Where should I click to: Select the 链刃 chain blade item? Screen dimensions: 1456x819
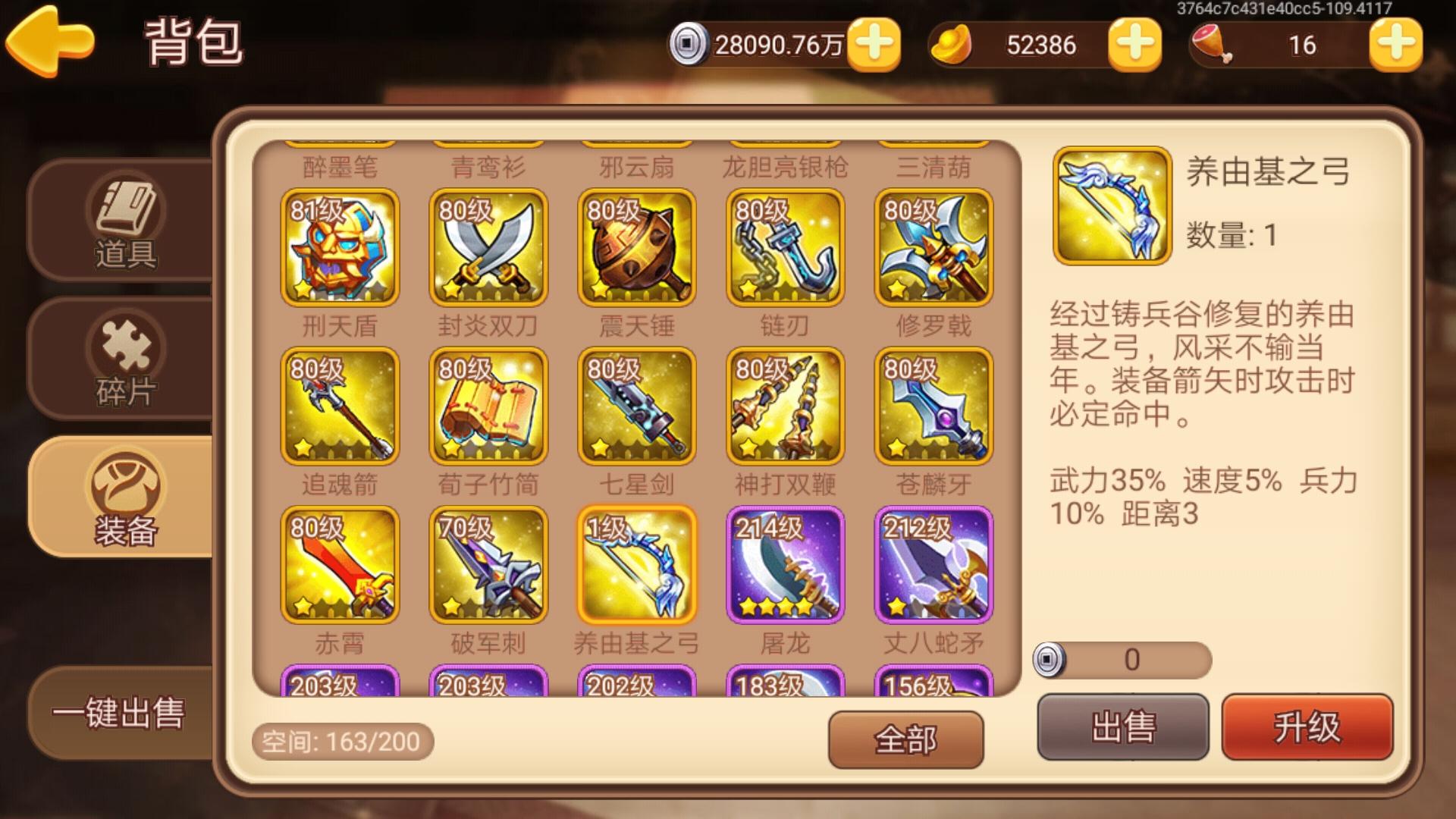(786, 248)
